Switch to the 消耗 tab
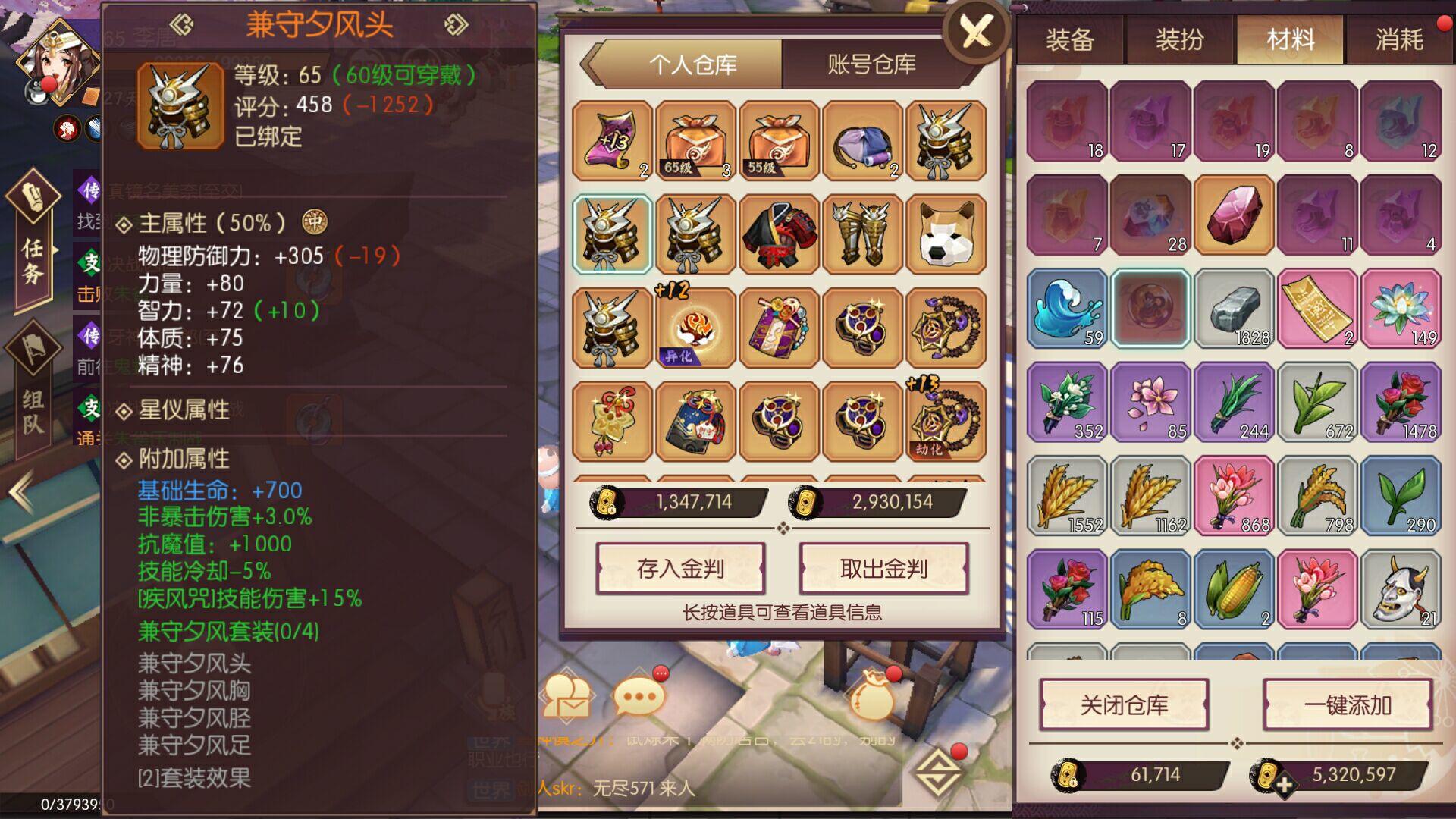This screenshot has height=819, width=1456. click(1400, 39)
